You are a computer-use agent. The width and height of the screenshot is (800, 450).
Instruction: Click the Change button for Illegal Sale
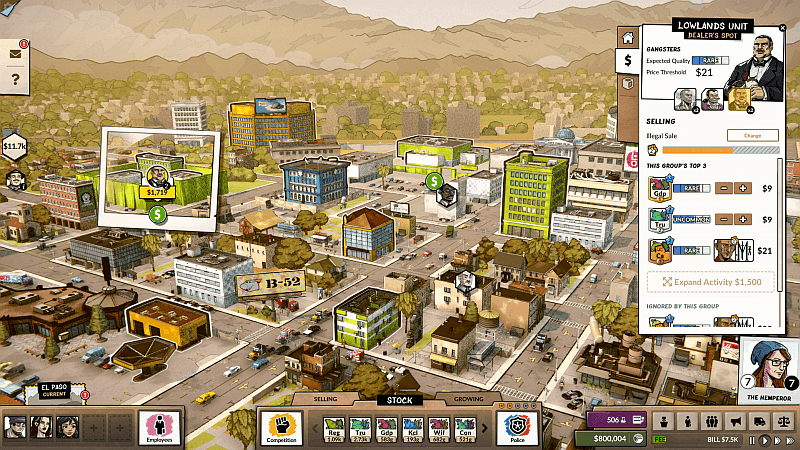pyautogui.click(x=752, y=135)
